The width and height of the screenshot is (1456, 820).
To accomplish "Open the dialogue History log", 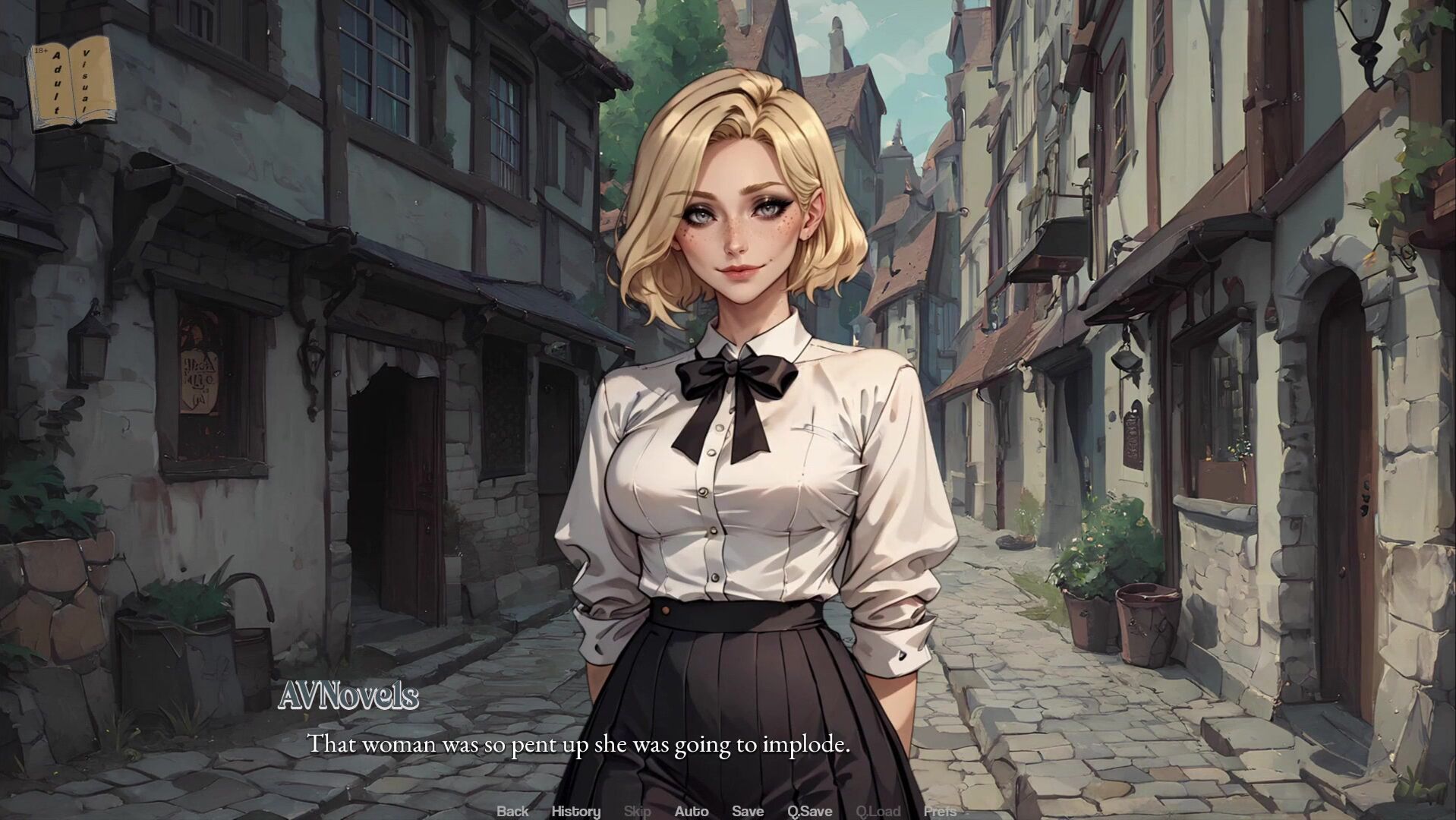I will (x=575, y=811).
